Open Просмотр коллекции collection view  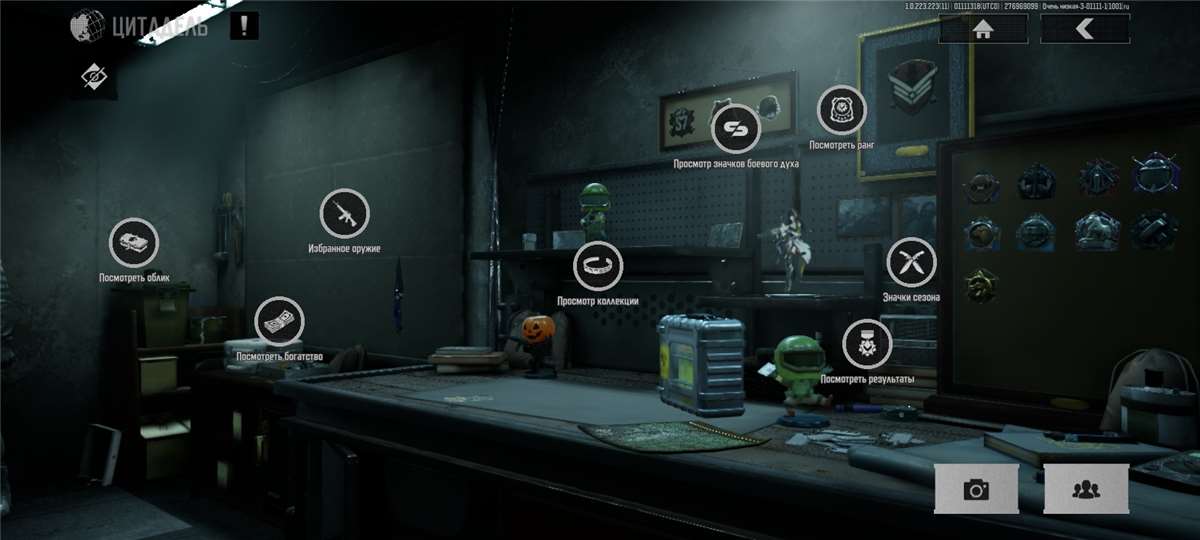[598, 266]
